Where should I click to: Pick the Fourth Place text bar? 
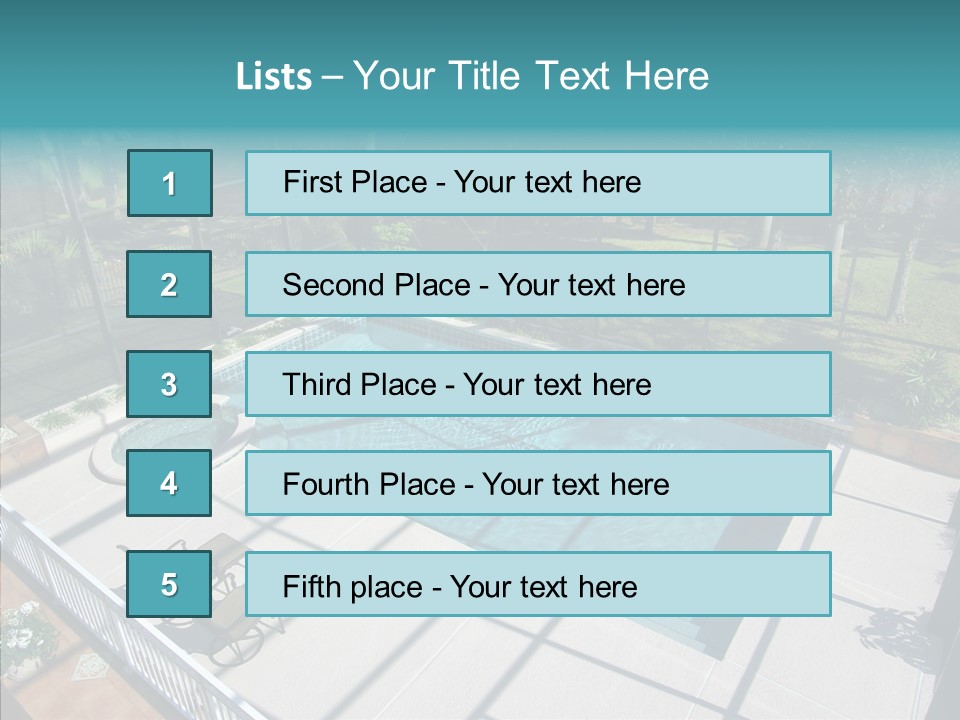[538, 484]
